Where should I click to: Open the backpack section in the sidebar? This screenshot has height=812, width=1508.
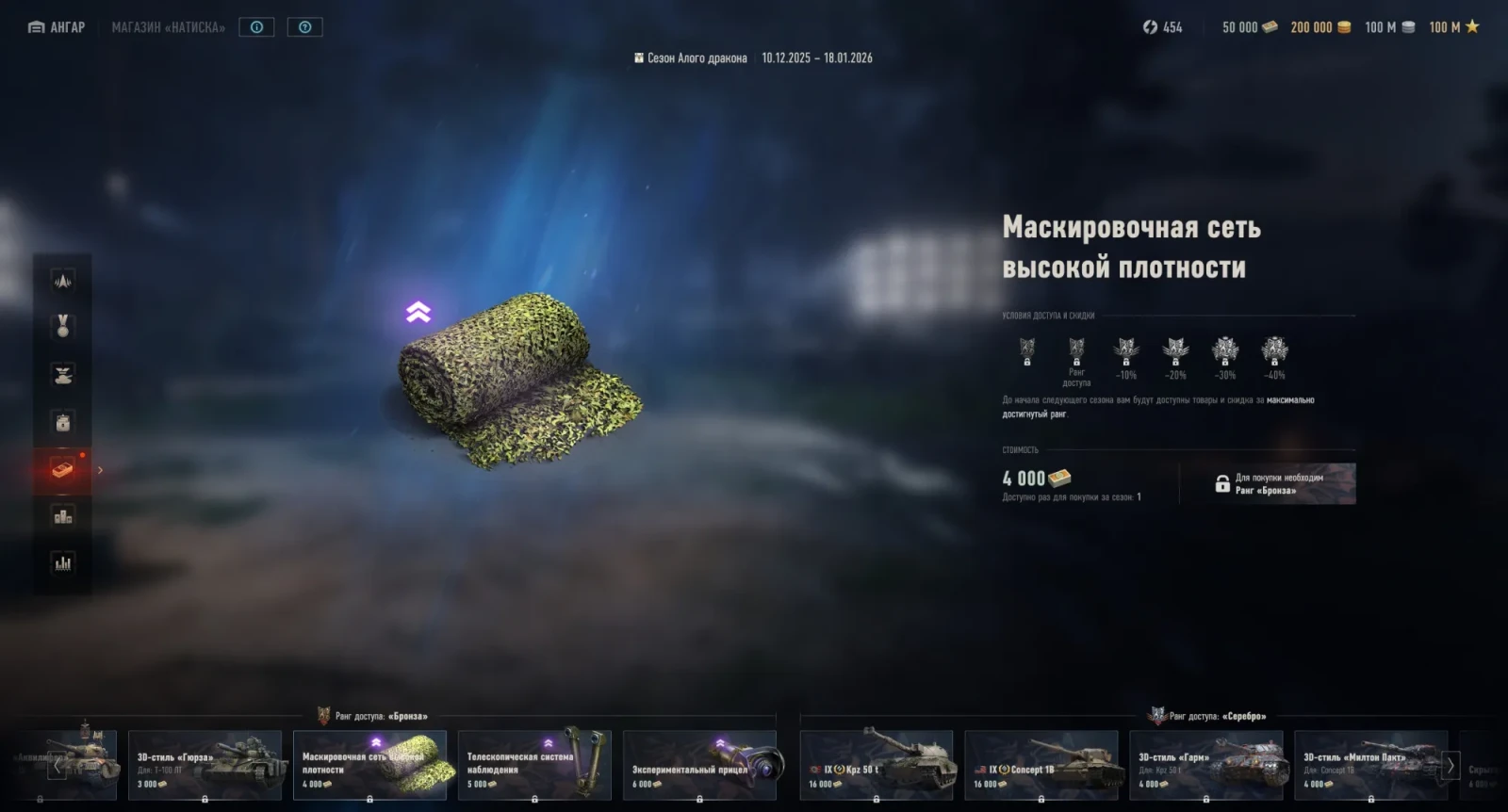coord(63,422)
